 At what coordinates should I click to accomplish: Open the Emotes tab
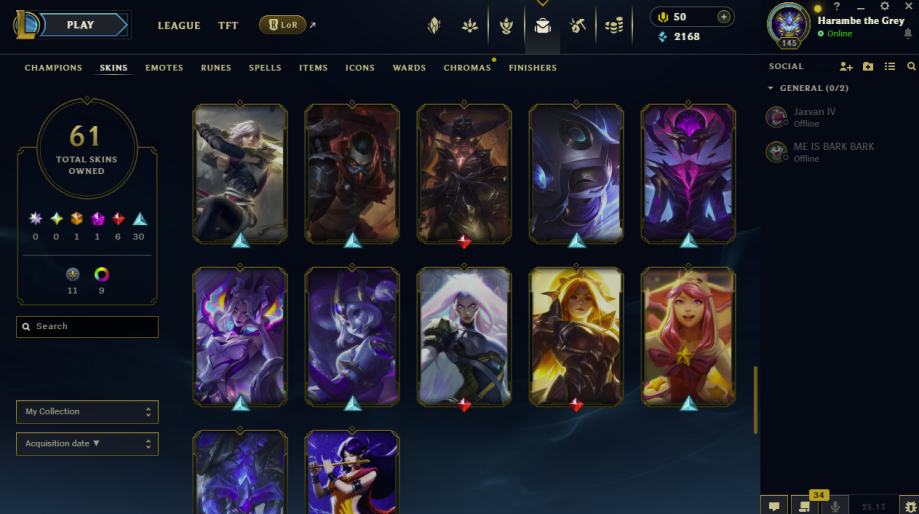(x=164, y=68)
